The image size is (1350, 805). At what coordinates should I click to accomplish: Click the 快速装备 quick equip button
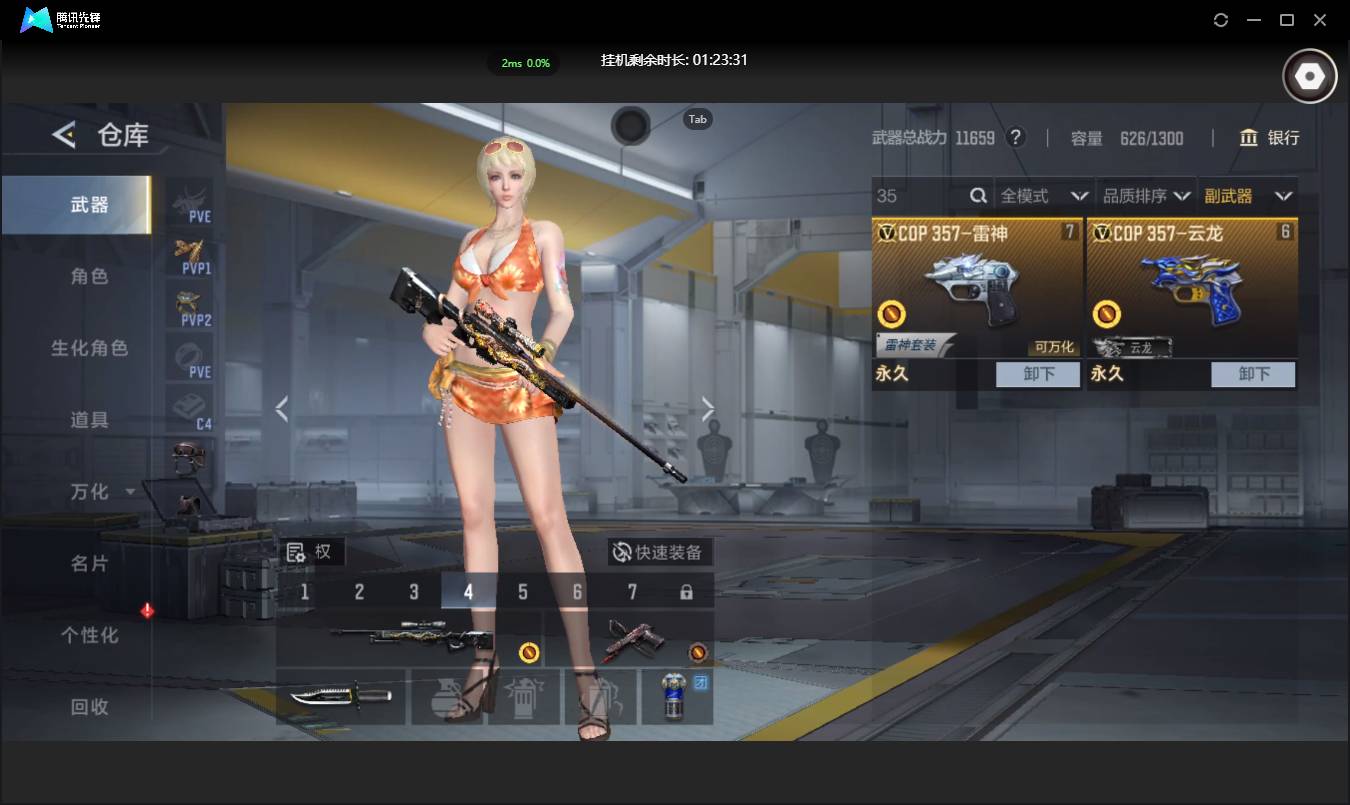(659, 552)
